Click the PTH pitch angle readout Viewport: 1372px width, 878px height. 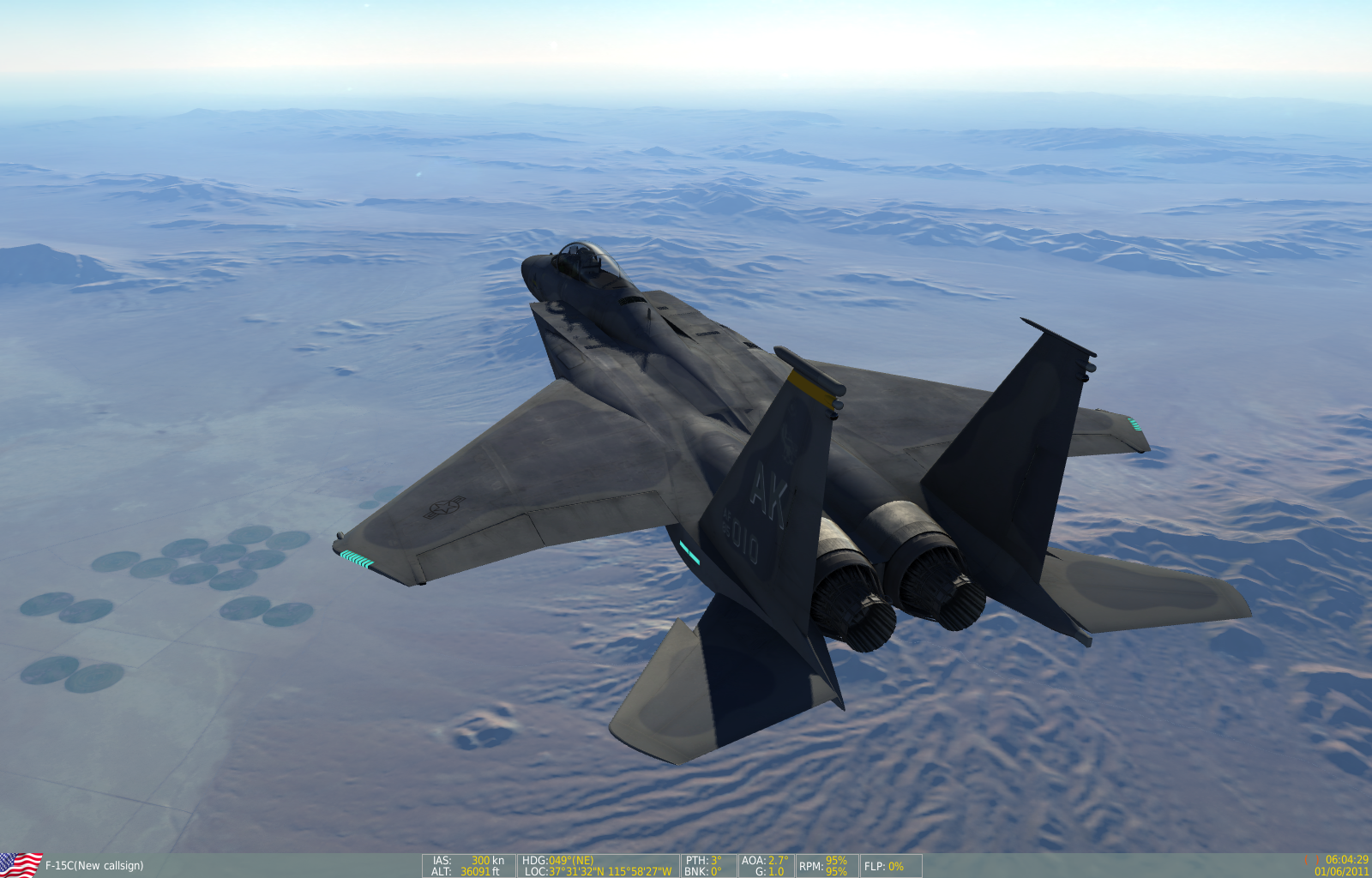click(703, 860)
